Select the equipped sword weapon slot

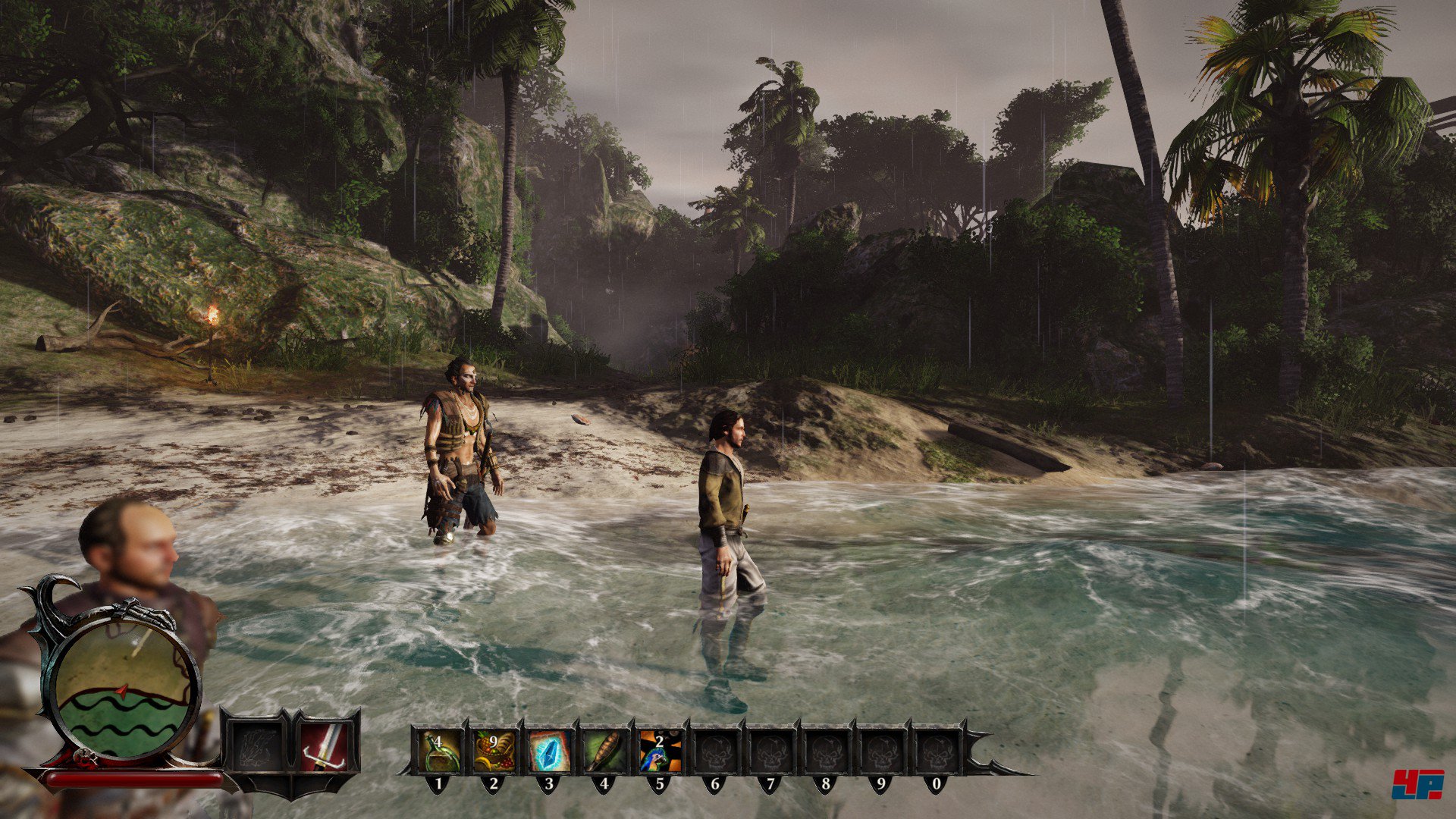tap(325, 747)
